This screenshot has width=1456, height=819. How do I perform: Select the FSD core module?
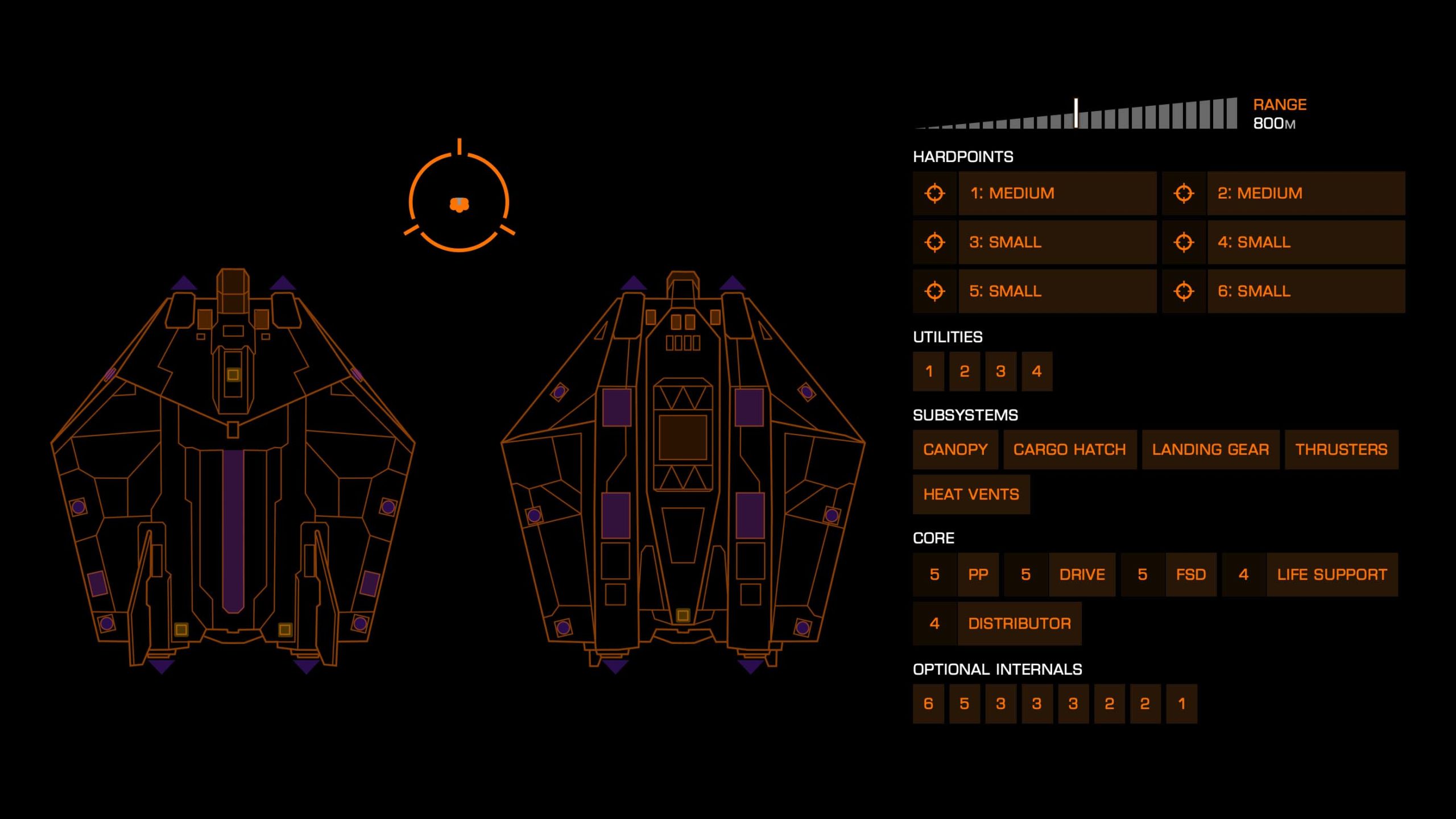point(1190,574)
